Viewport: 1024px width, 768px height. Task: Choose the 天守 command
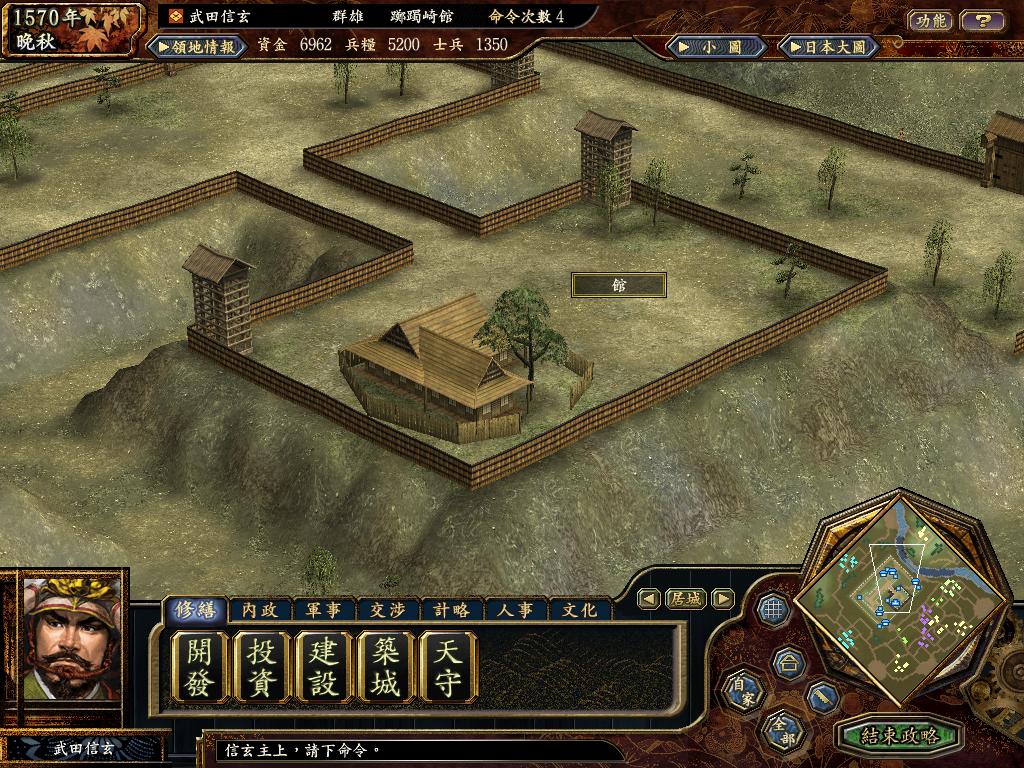pos(448,668)
